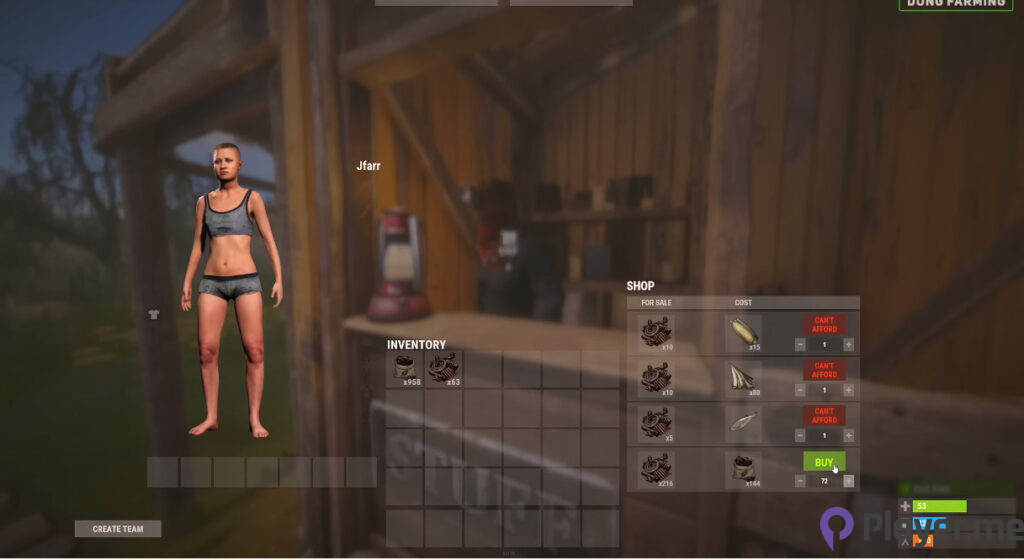
Task: Decrease quantity for the corn-cost offer
Action: pos(800,344)
